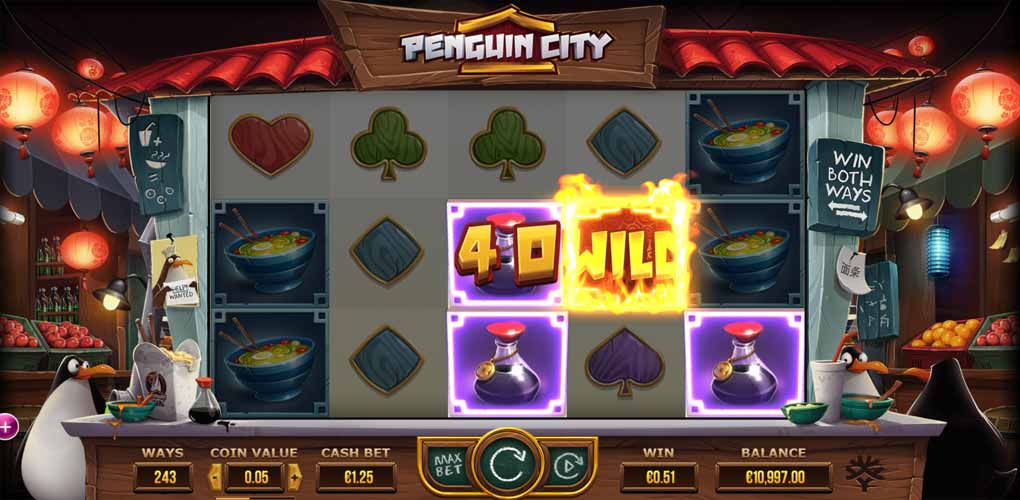
Task: Spin the reels with the center button
Action: [x=507, y=465]
